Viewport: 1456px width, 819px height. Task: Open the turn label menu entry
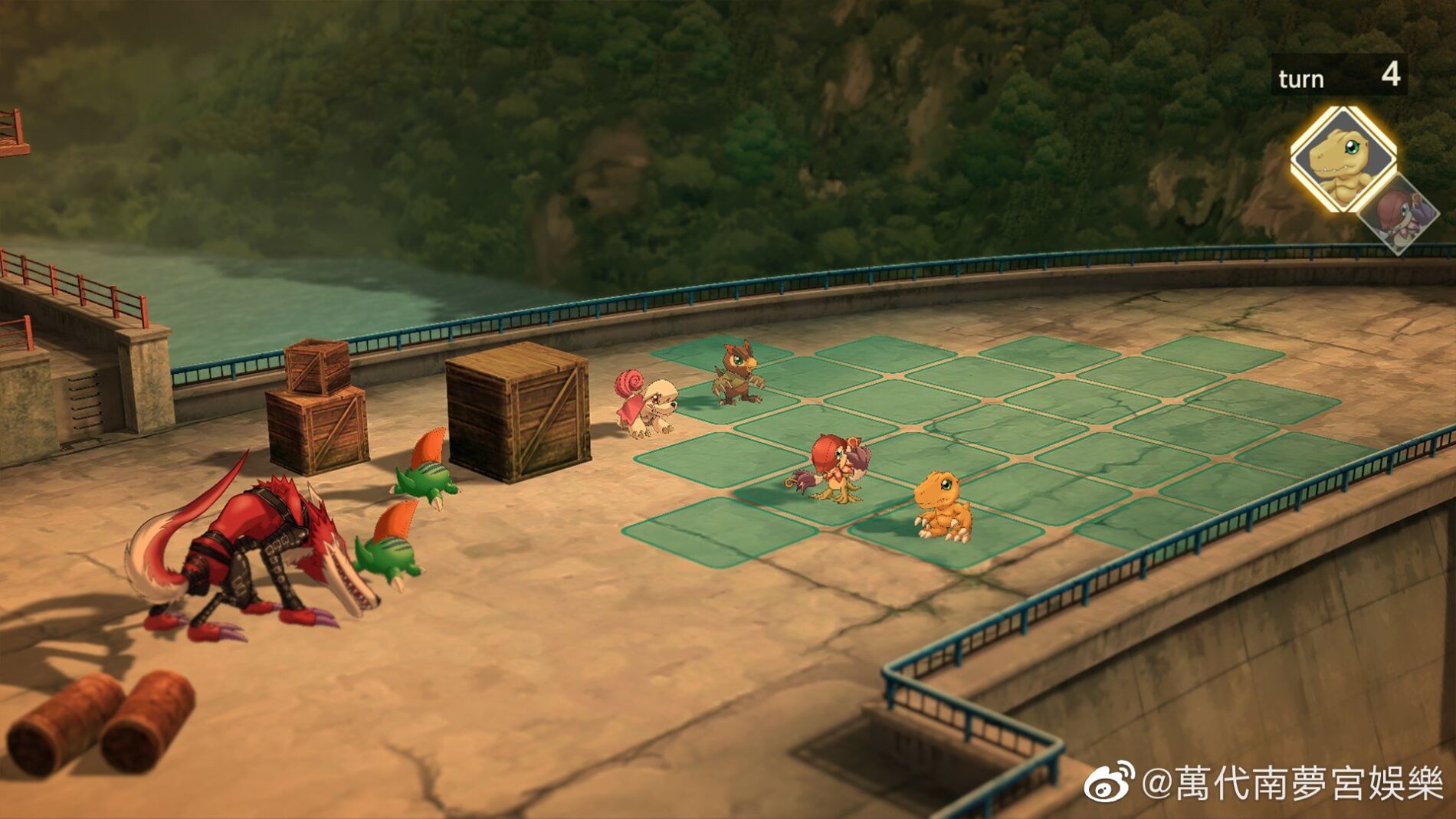tap(1300, 75)
